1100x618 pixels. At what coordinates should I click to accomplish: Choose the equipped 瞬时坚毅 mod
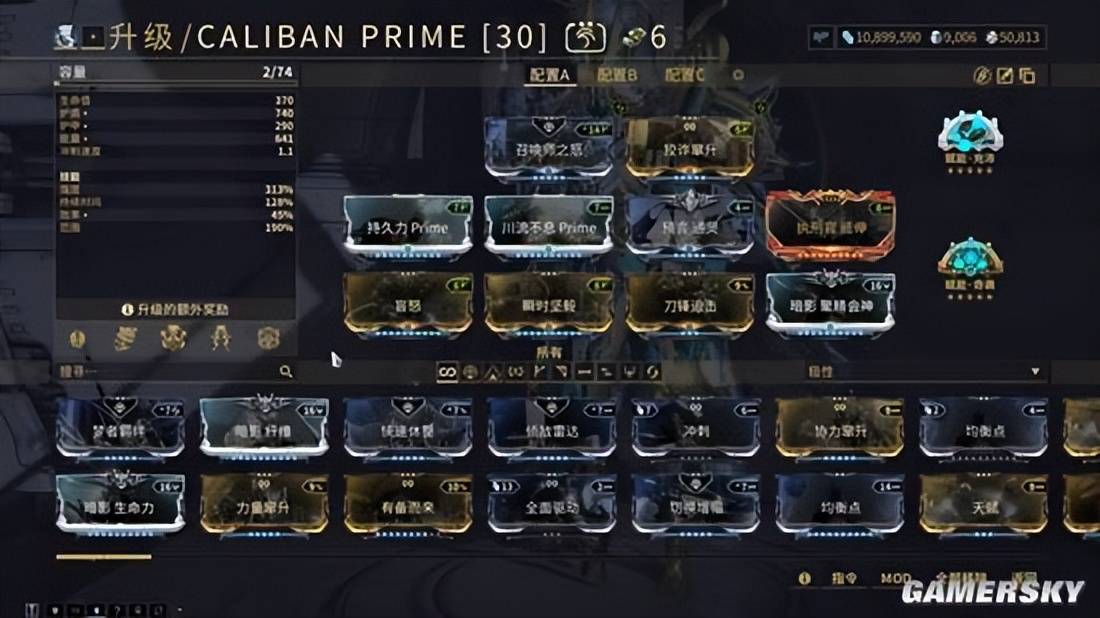pyautogui.click(x=549, y=302)
